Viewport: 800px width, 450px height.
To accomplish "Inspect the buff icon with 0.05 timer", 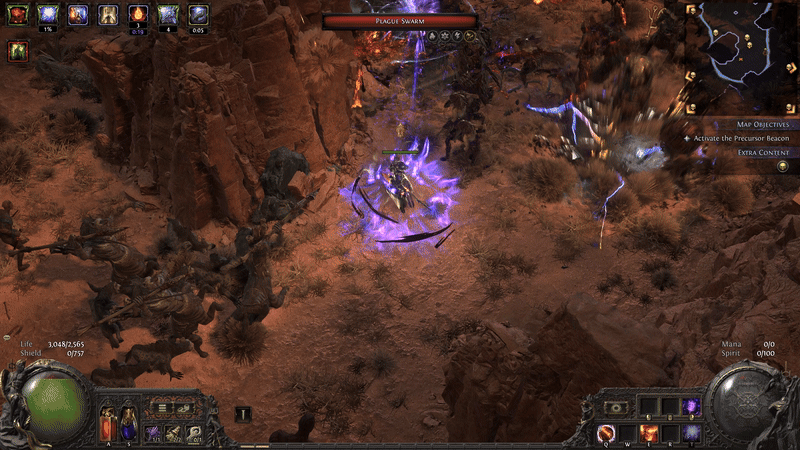I will (198, 14).
